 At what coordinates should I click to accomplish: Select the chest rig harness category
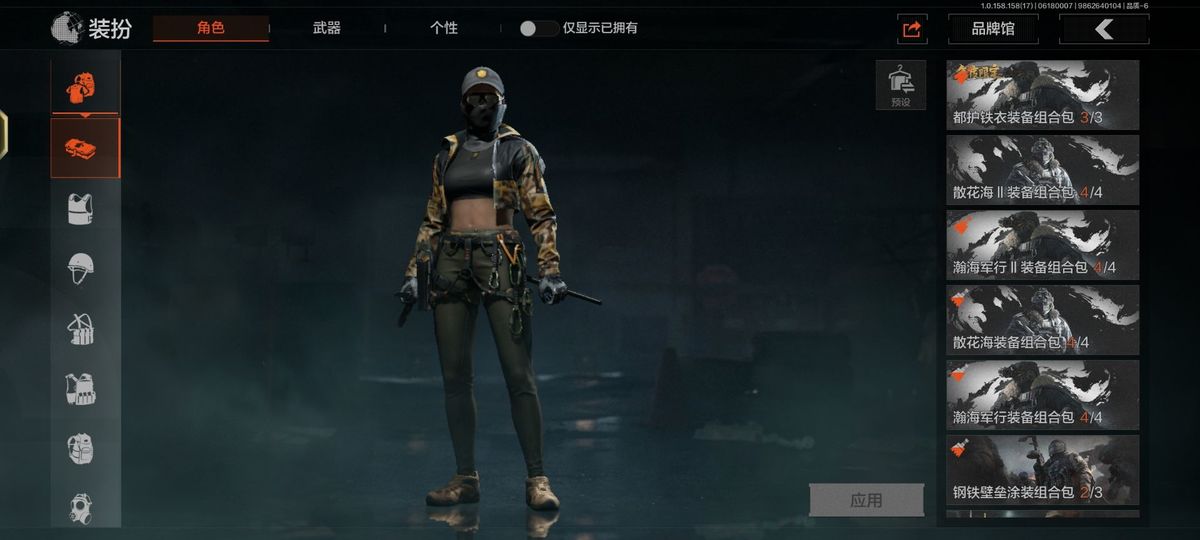(80, 328)
